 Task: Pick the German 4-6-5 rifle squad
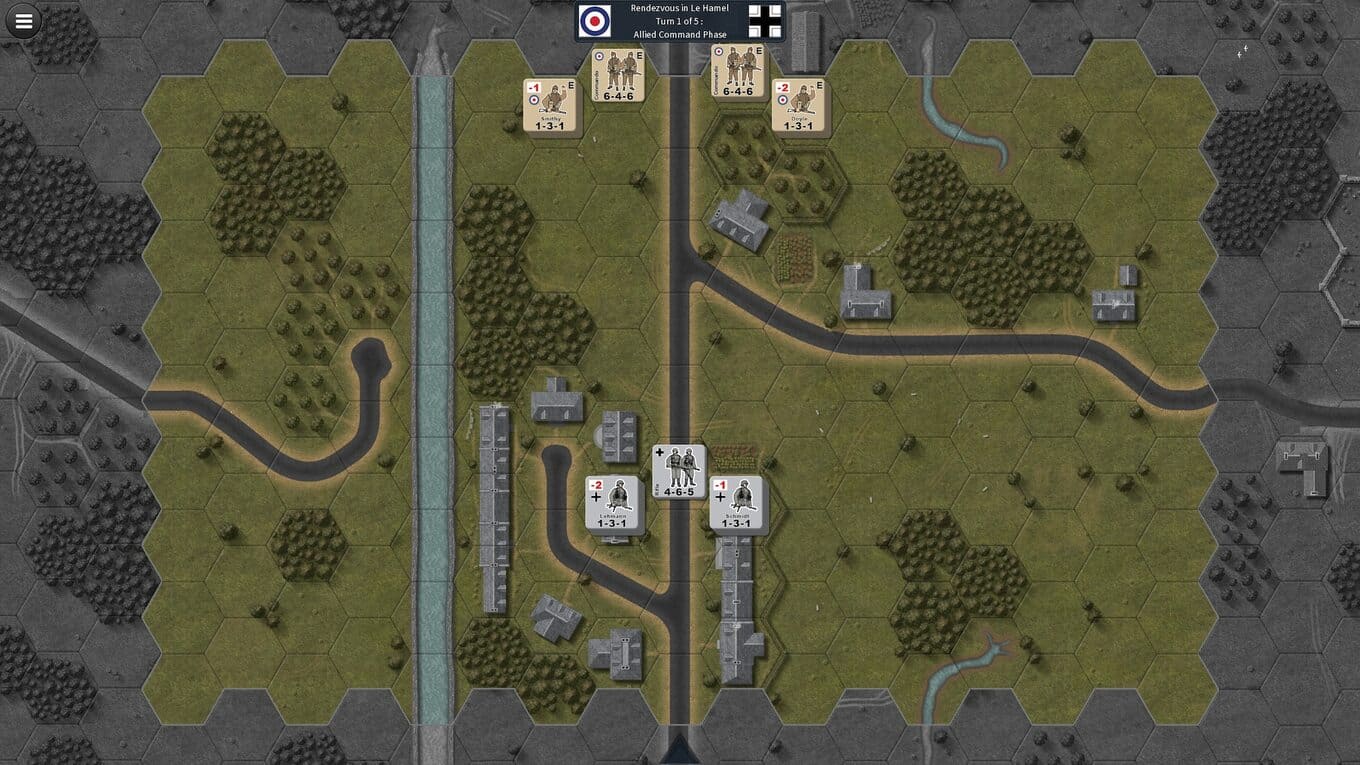pyautogui.click(x=679, y=472)
